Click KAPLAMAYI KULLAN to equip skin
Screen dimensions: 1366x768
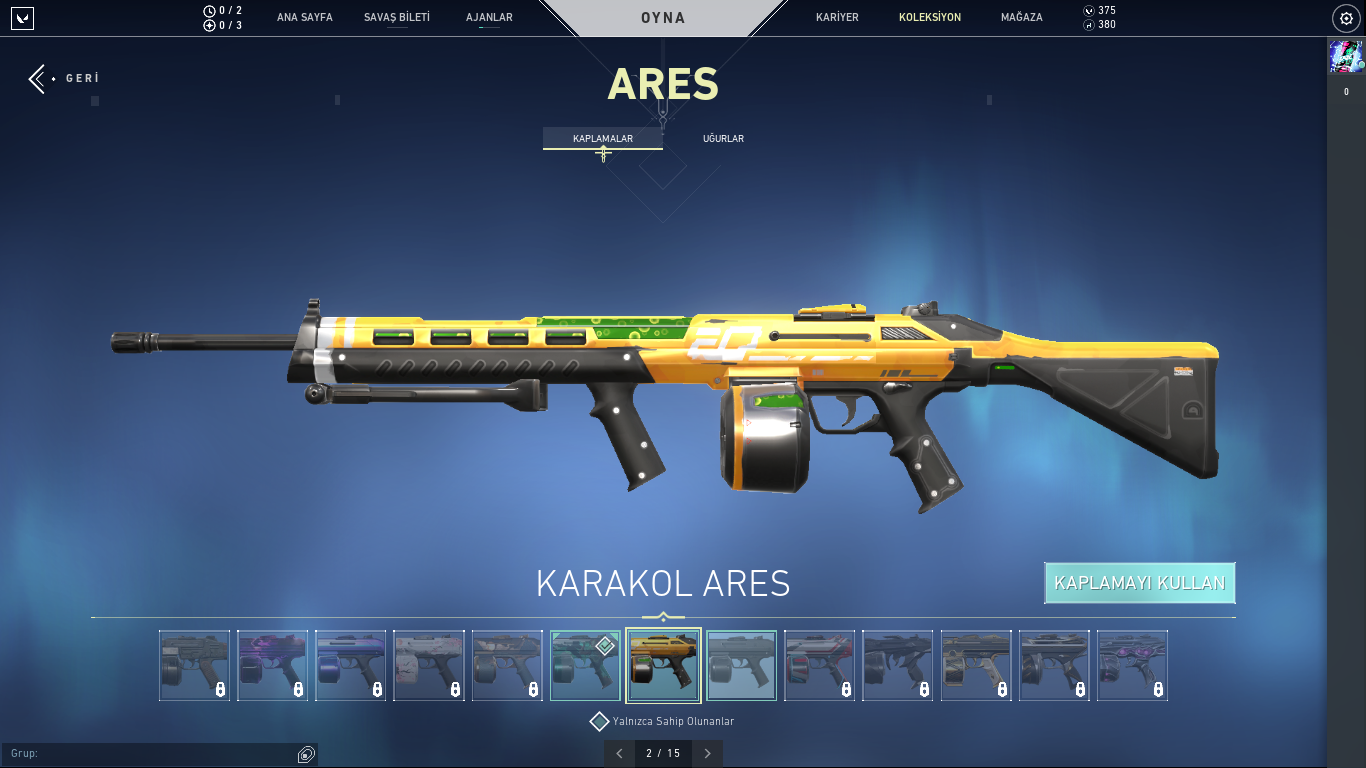click(1139, 583)
